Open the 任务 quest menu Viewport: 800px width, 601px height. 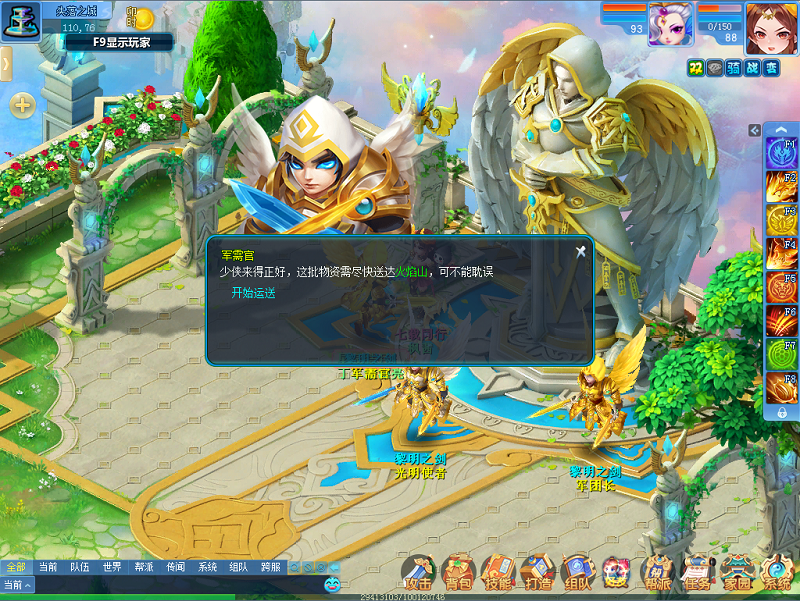point(697,573)
